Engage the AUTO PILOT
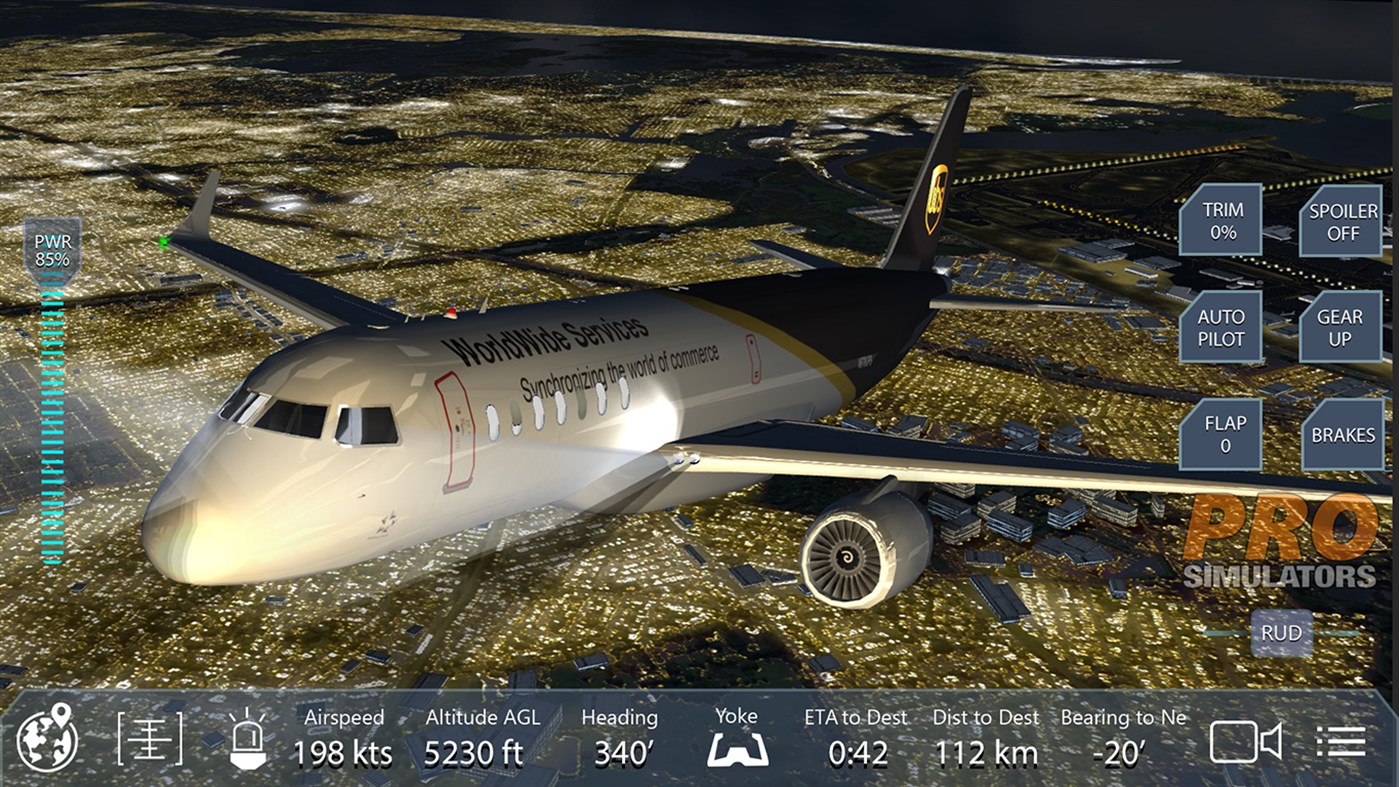1399x787 pixels. point(1220,328)
